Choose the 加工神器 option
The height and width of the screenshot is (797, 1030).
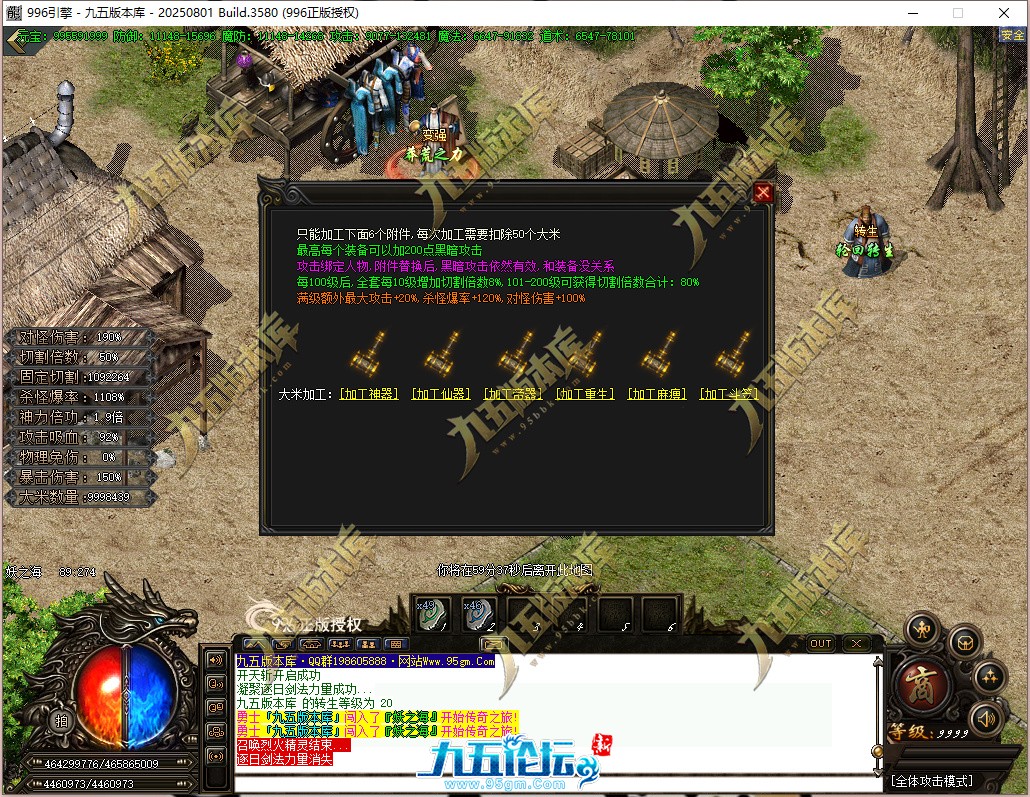pyautogui.click(x=369, y=395)
